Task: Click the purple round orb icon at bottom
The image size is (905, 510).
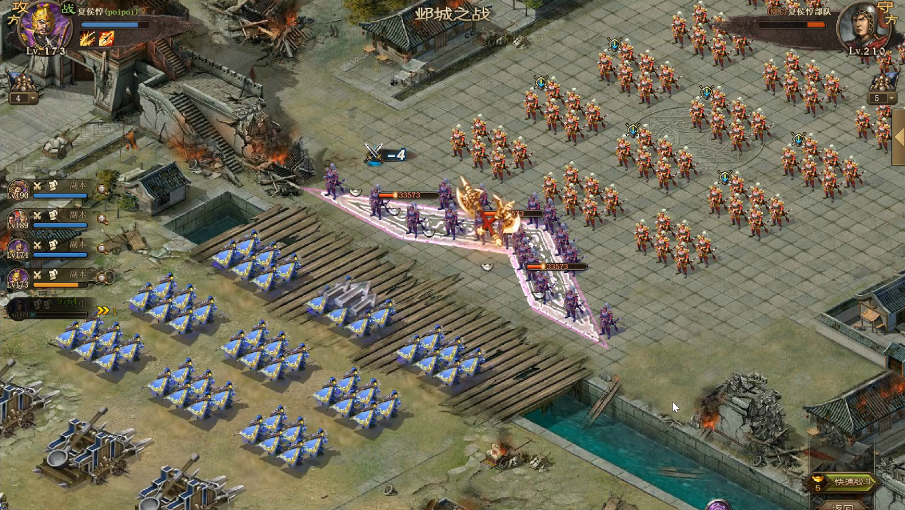Action: click(717, 505)
